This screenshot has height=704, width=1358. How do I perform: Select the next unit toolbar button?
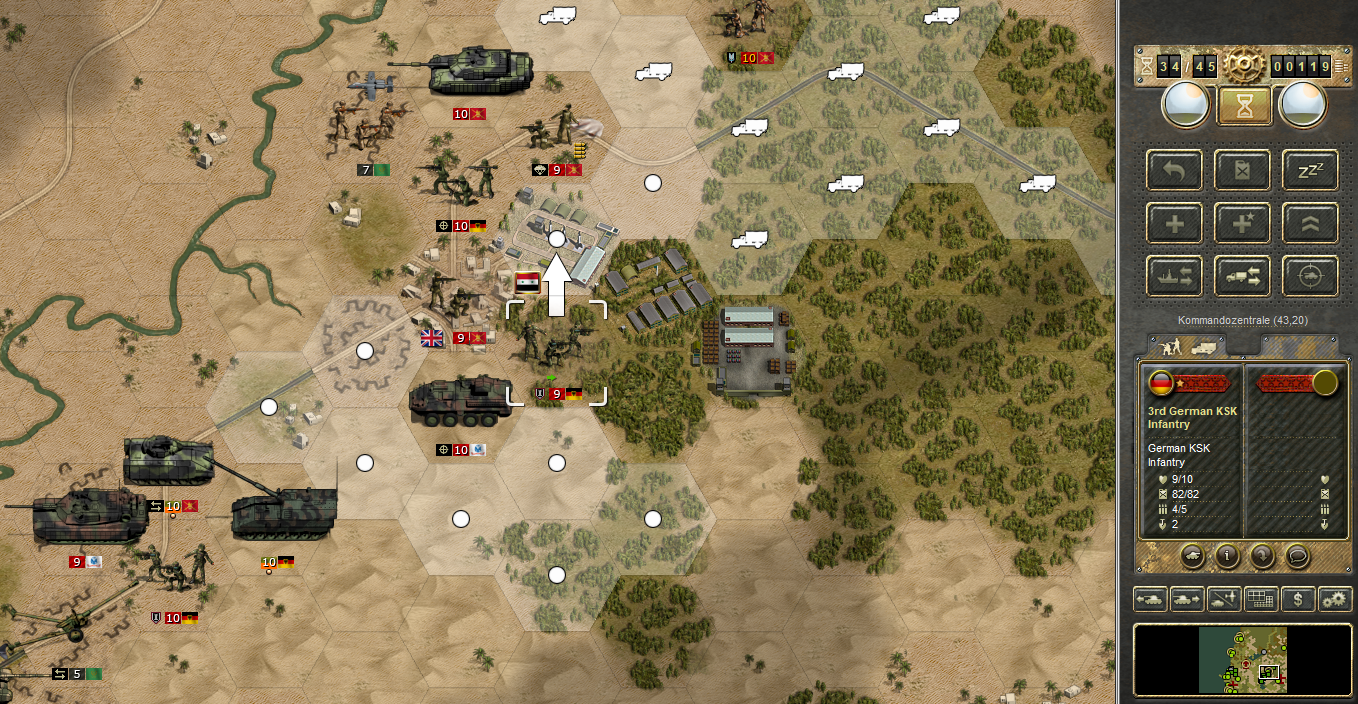[x=1187, y=599]
